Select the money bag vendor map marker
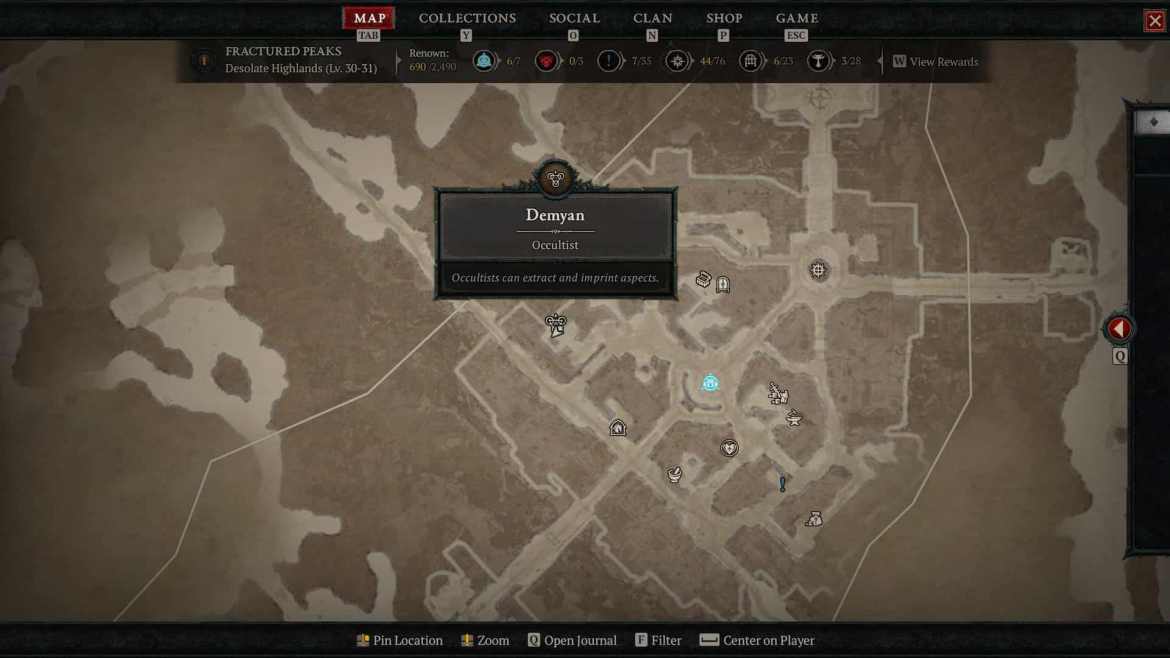Screen dimensions: 1170x658 coord(814,519)
